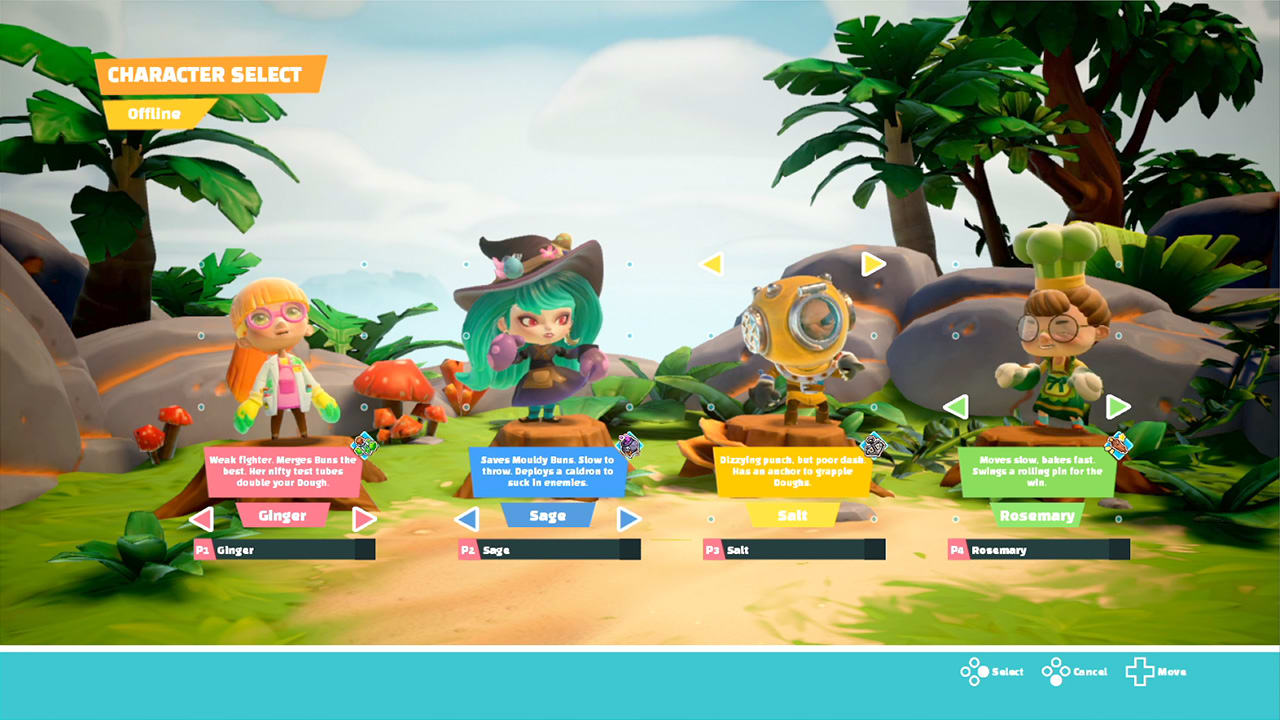Open Salt's next character arrow
Image resolution: width=1280 pixels, height=720 pixels.
click(x=871, y=264)
